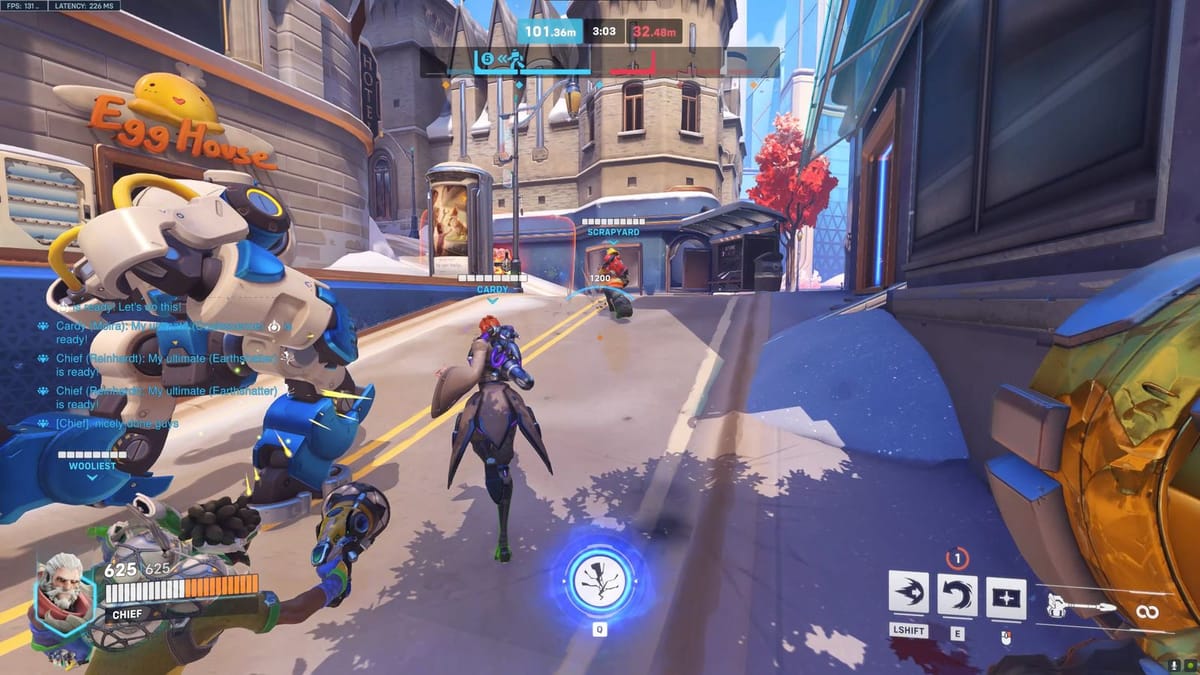Select the SCRAPYARD teammate nameplate
Screen dimensions: 1200x675
[612, 231]
